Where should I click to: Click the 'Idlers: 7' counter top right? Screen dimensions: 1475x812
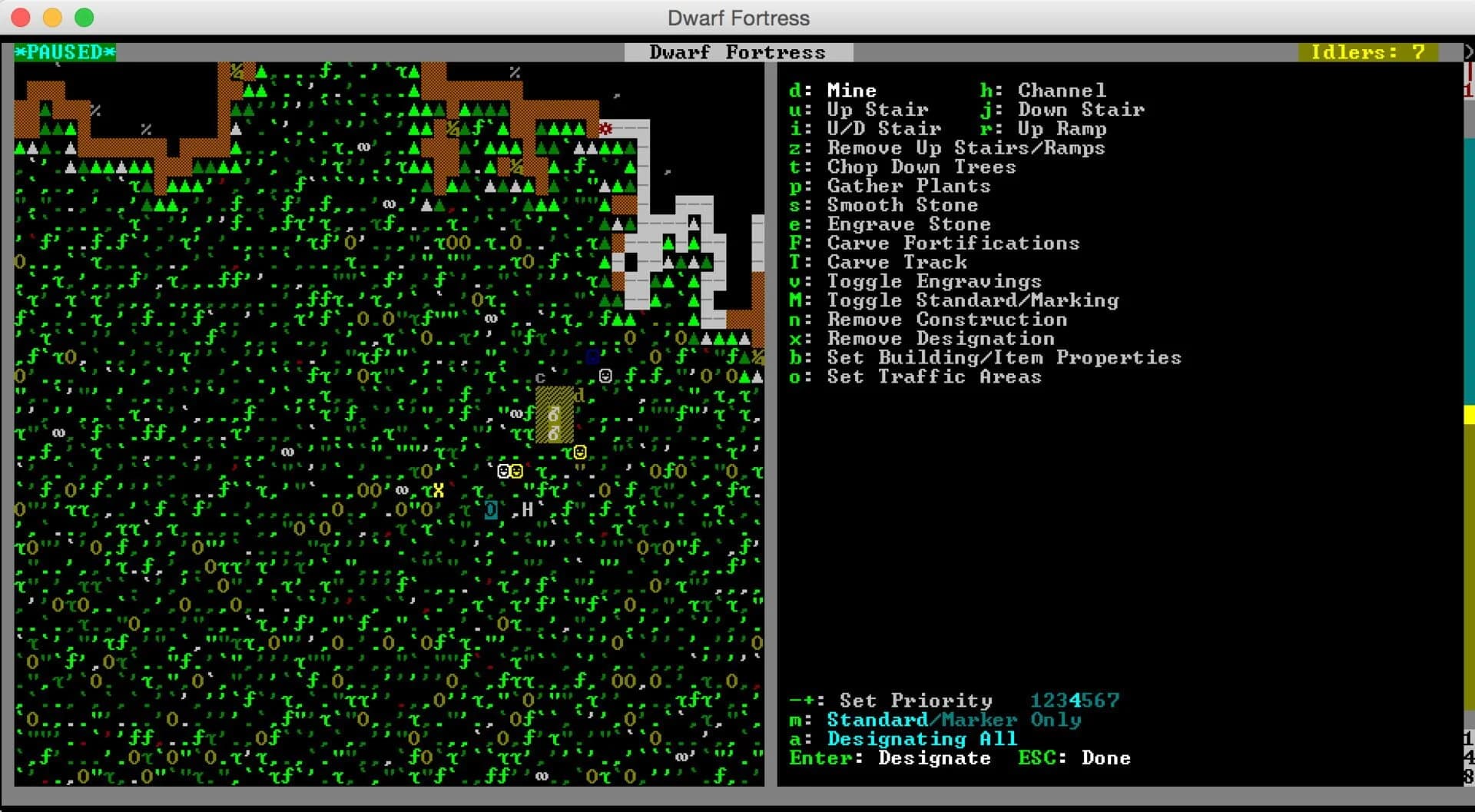(1369, 52)
